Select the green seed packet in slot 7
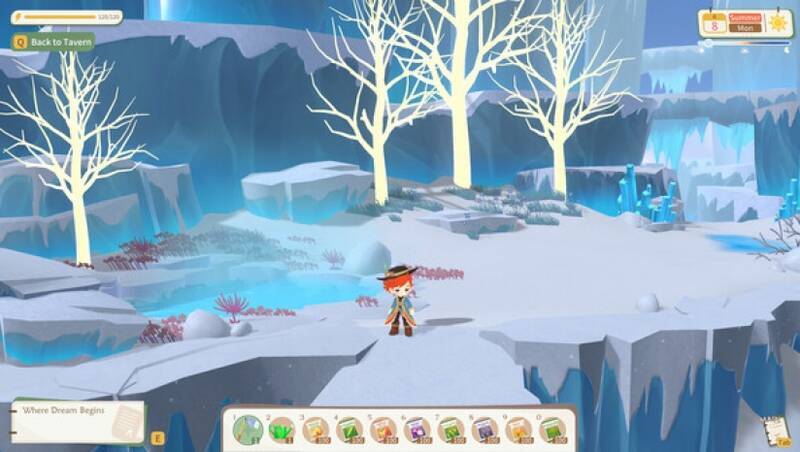This screenshot has height=452, width=800. 451,430
